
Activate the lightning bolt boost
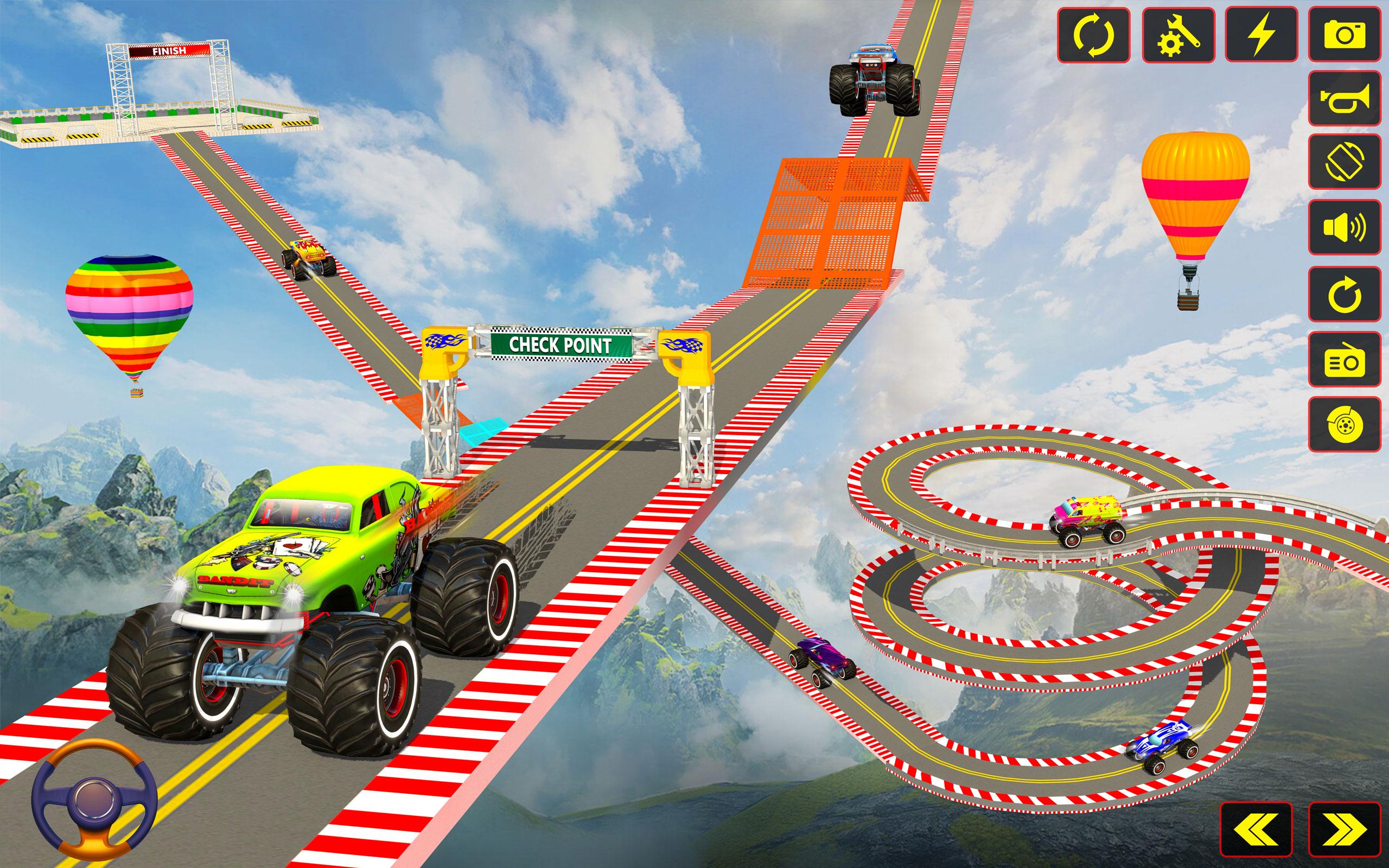pos(1261,34)
